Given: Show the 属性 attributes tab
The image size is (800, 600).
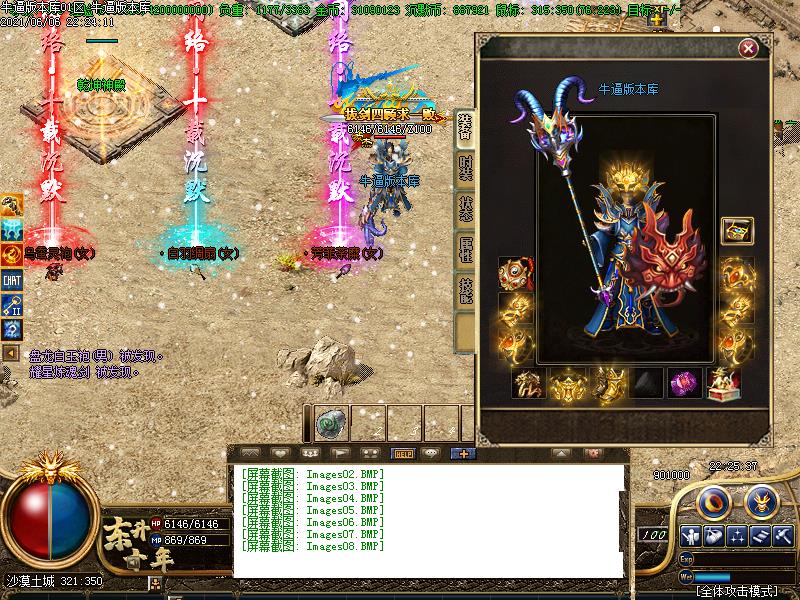Looking at the screenshot, I should click(x=465, y=250).
